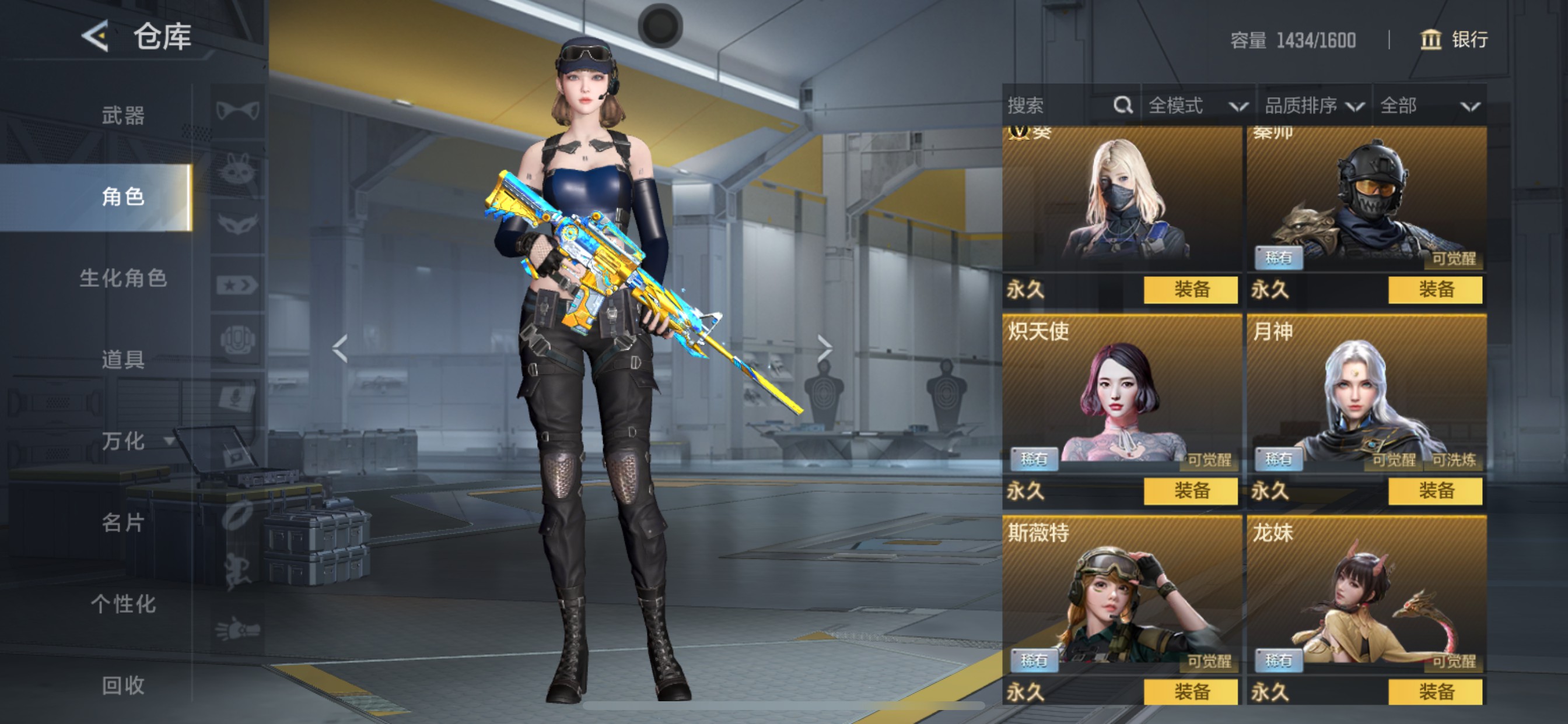Open the 个性化 personalization tab
Screen dimensions: 1568x724
coord(123,604)
